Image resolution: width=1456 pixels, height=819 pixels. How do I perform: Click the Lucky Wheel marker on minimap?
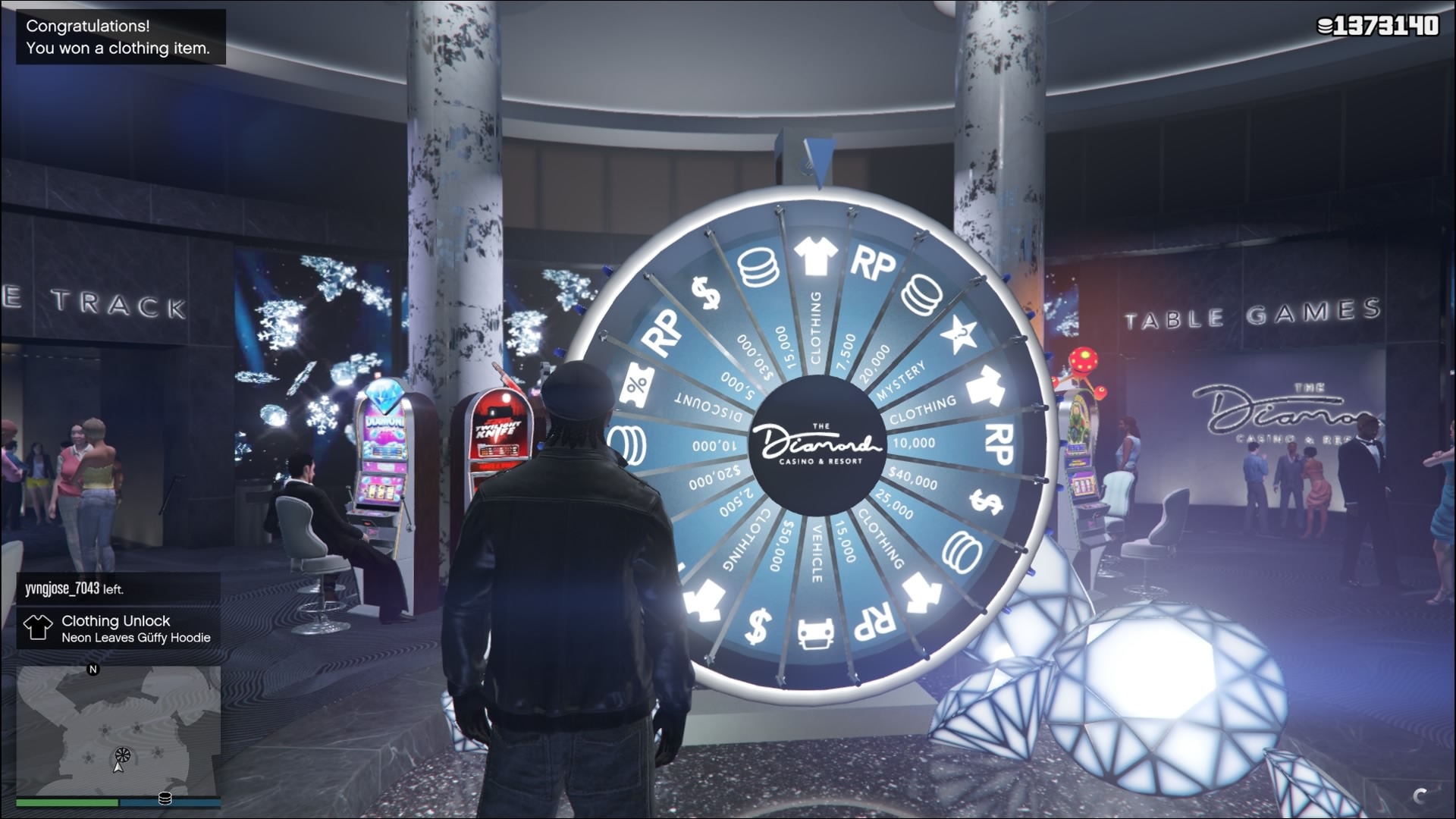[122, 755]
